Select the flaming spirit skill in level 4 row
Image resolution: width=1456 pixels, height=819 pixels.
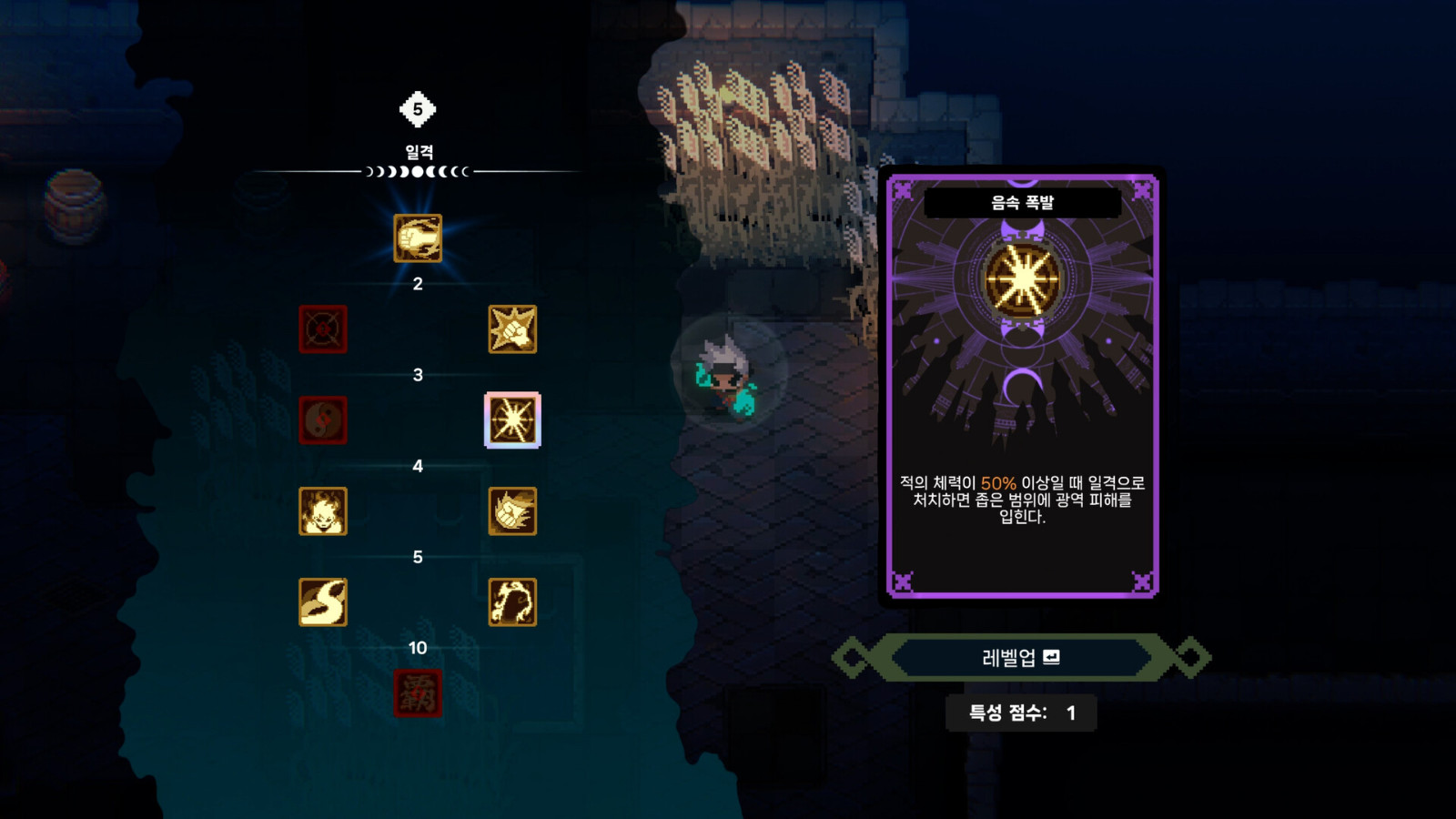(x=324, y=512)
